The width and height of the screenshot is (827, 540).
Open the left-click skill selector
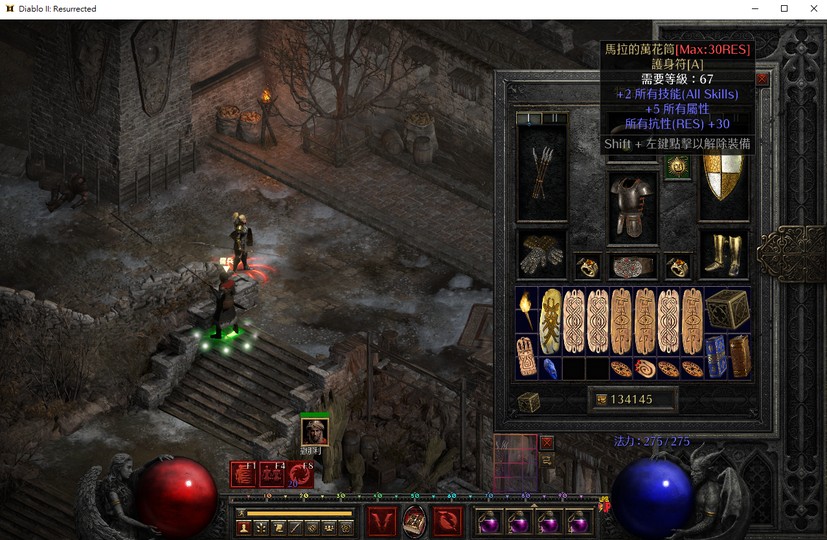pyautogui.click(x=382, y=520)
